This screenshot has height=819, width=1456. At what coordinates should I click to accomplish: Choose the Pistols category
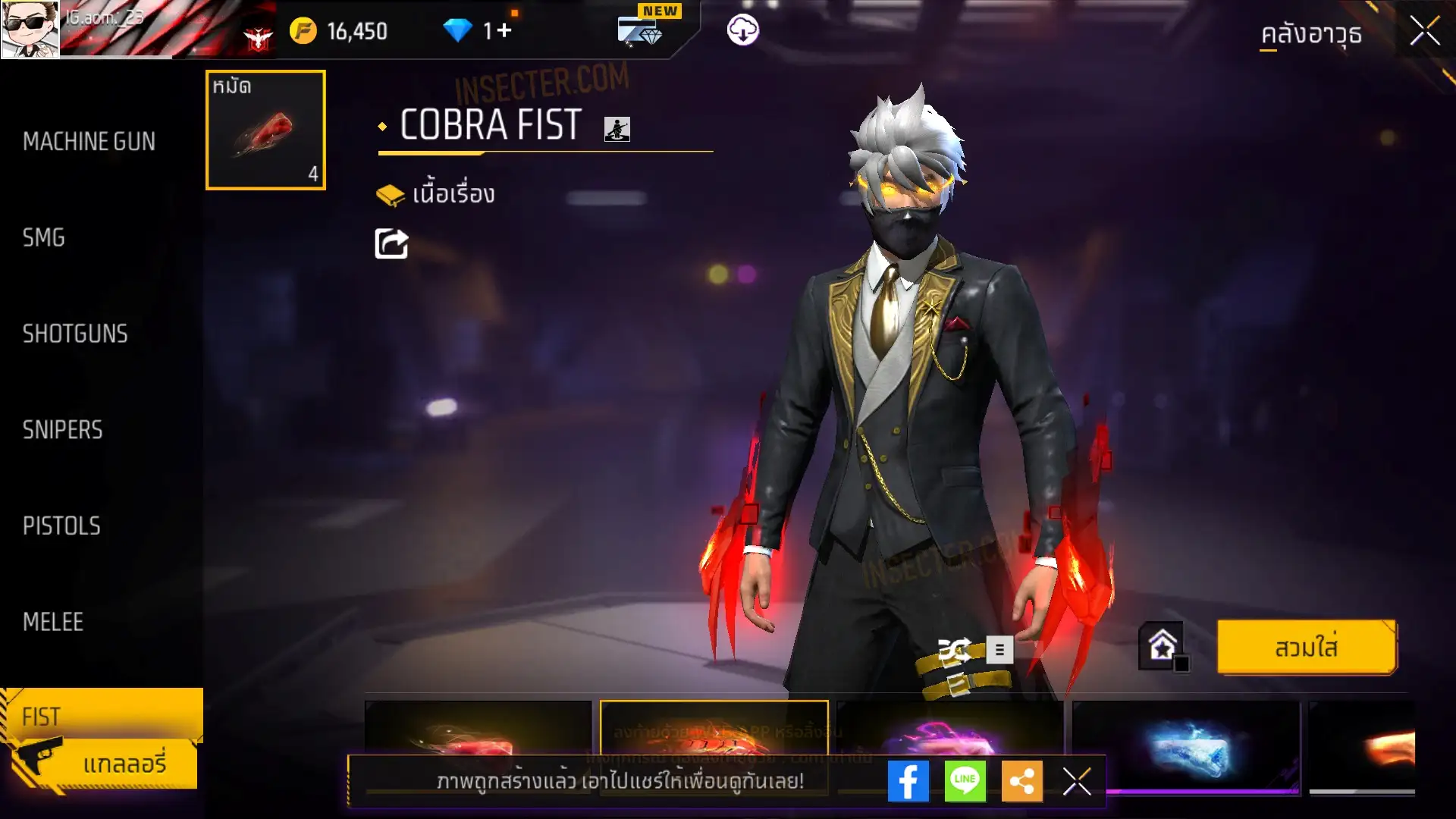click(61, 526)
